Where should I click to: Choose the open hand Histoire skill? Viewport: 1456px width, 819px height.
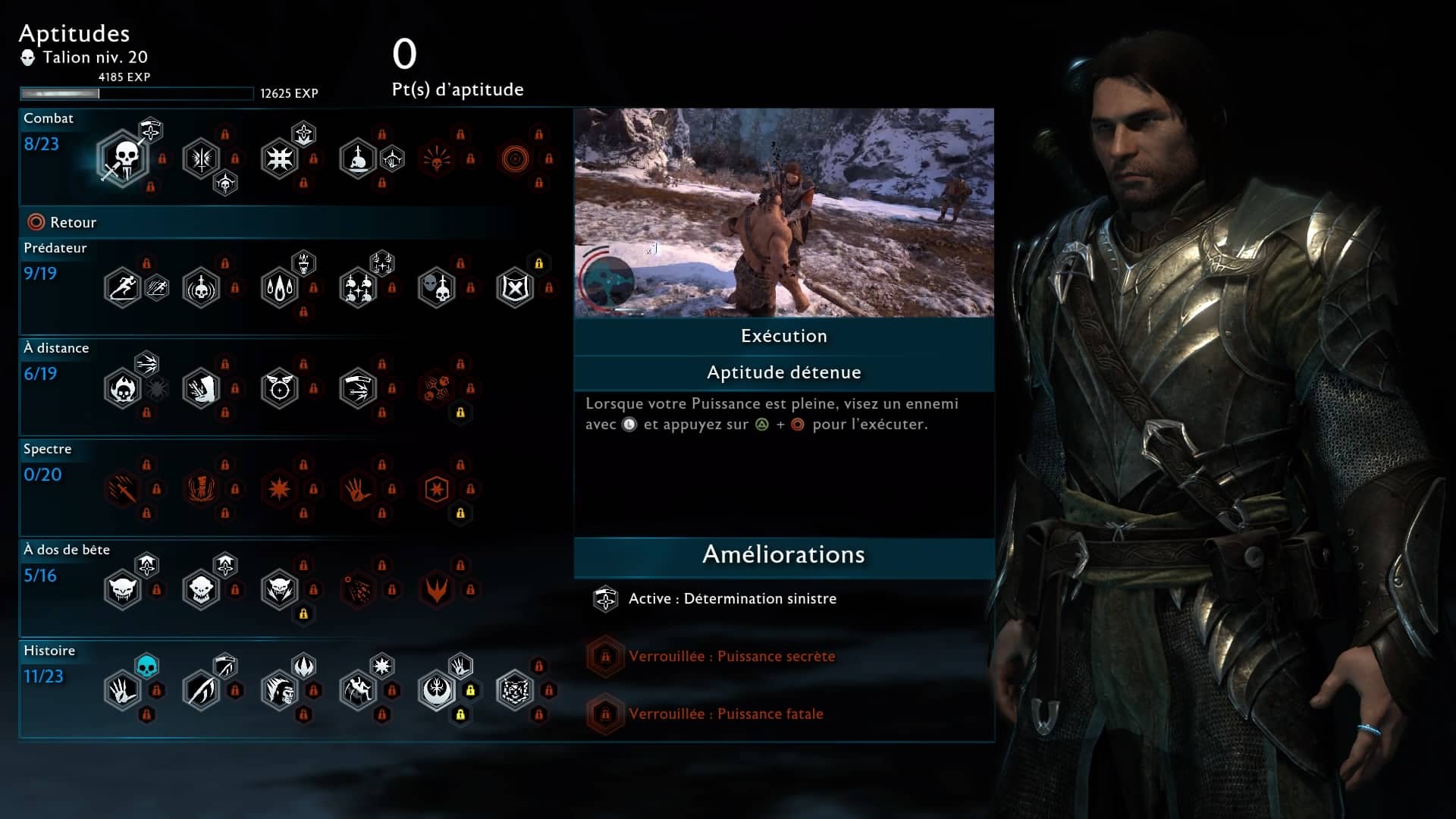(x=123, y=691)
